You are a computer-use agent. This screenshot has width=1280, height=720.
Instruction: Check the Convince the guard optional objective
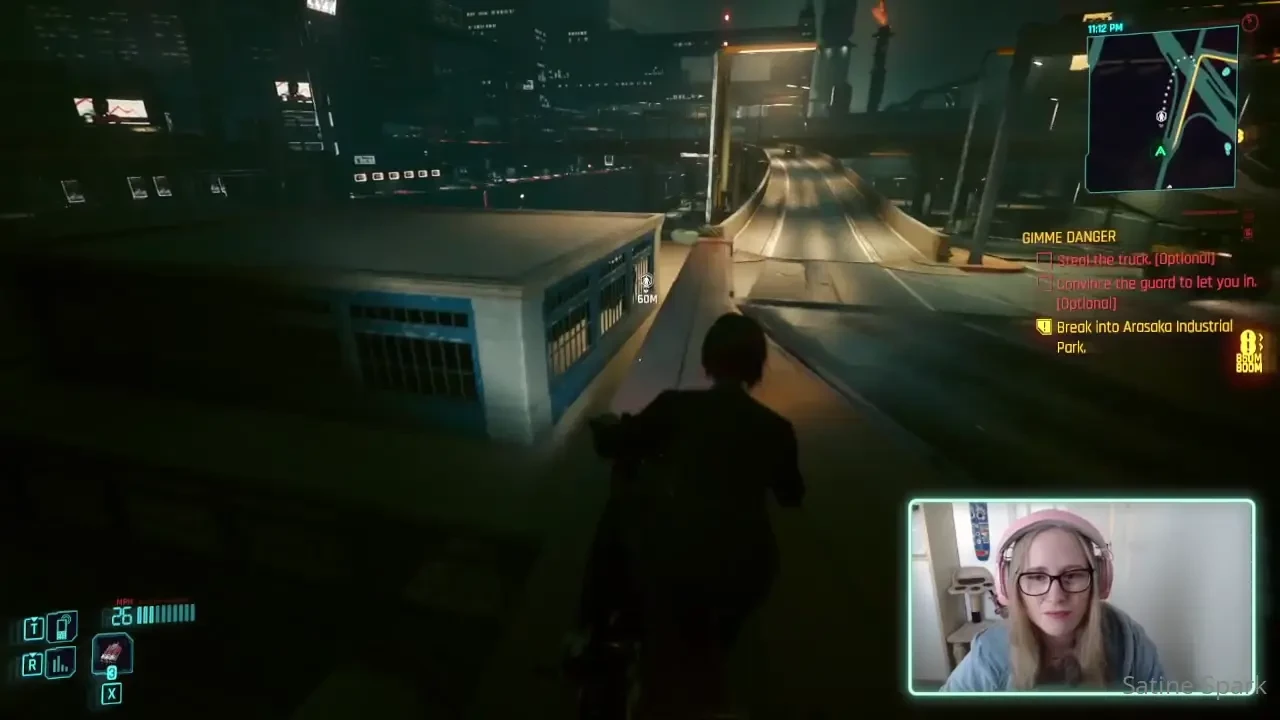click(1043, 283)
